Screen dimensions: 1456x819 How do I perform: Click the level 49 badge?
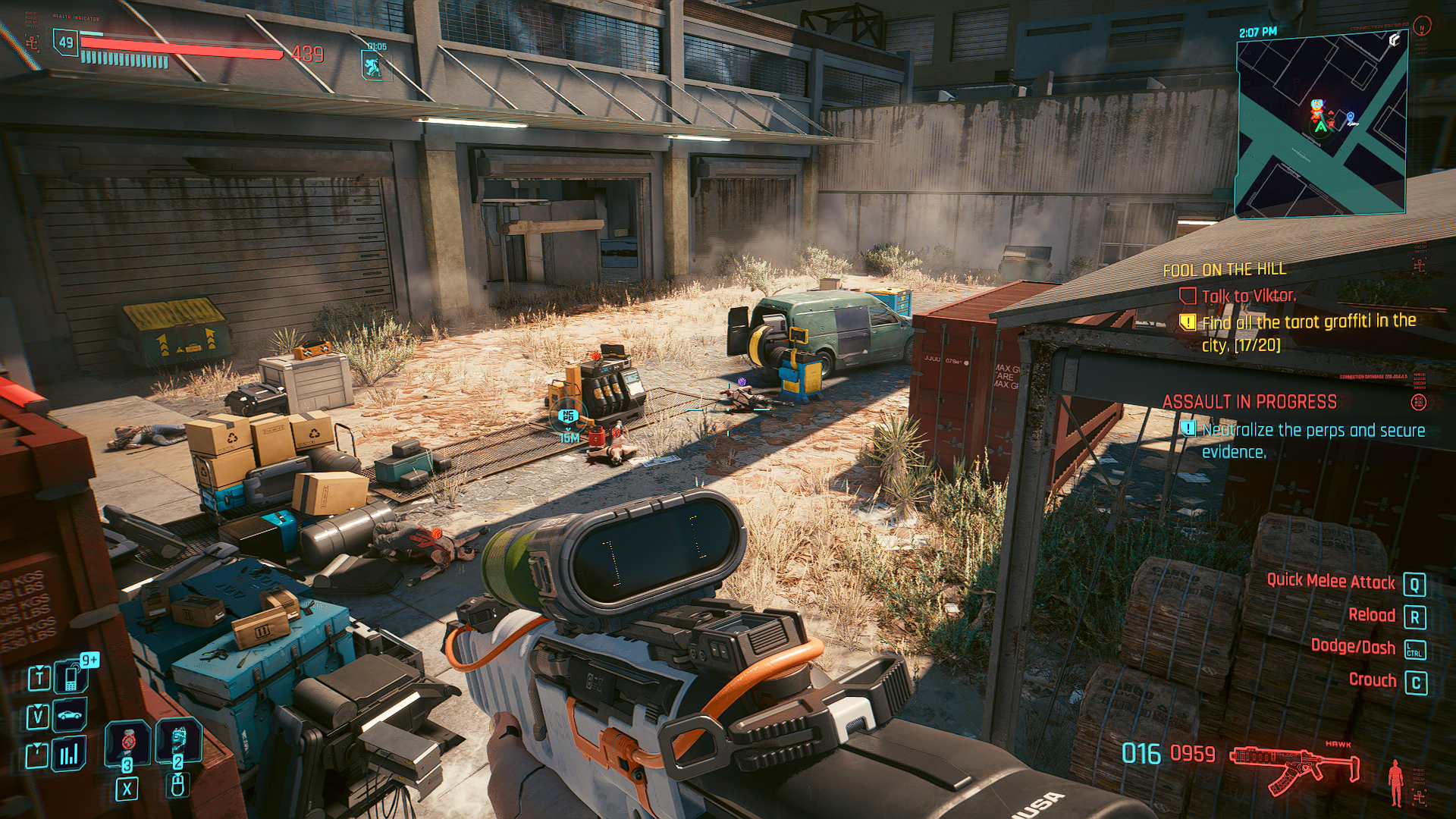coord(66,42)
